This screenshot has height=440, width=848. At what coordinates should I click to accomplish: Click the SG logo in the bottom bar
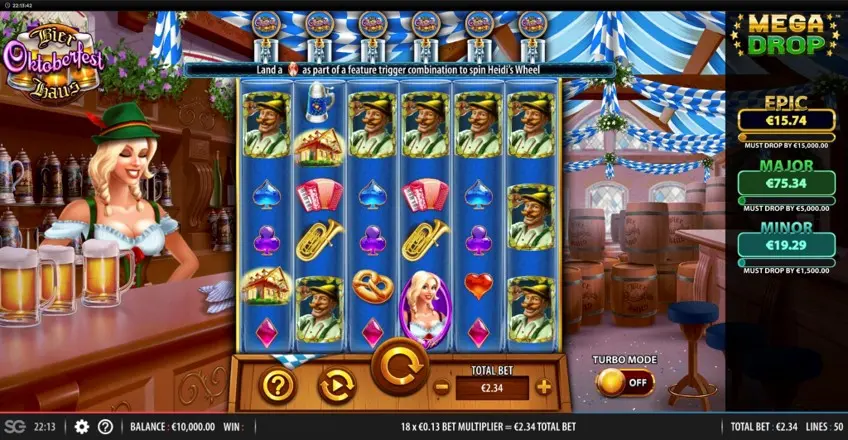tap(15, 426)
